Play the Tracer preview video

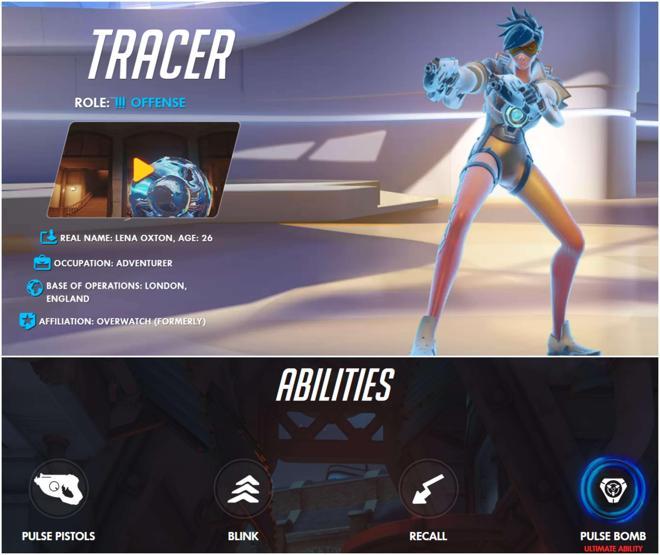[x=143, y=169]
